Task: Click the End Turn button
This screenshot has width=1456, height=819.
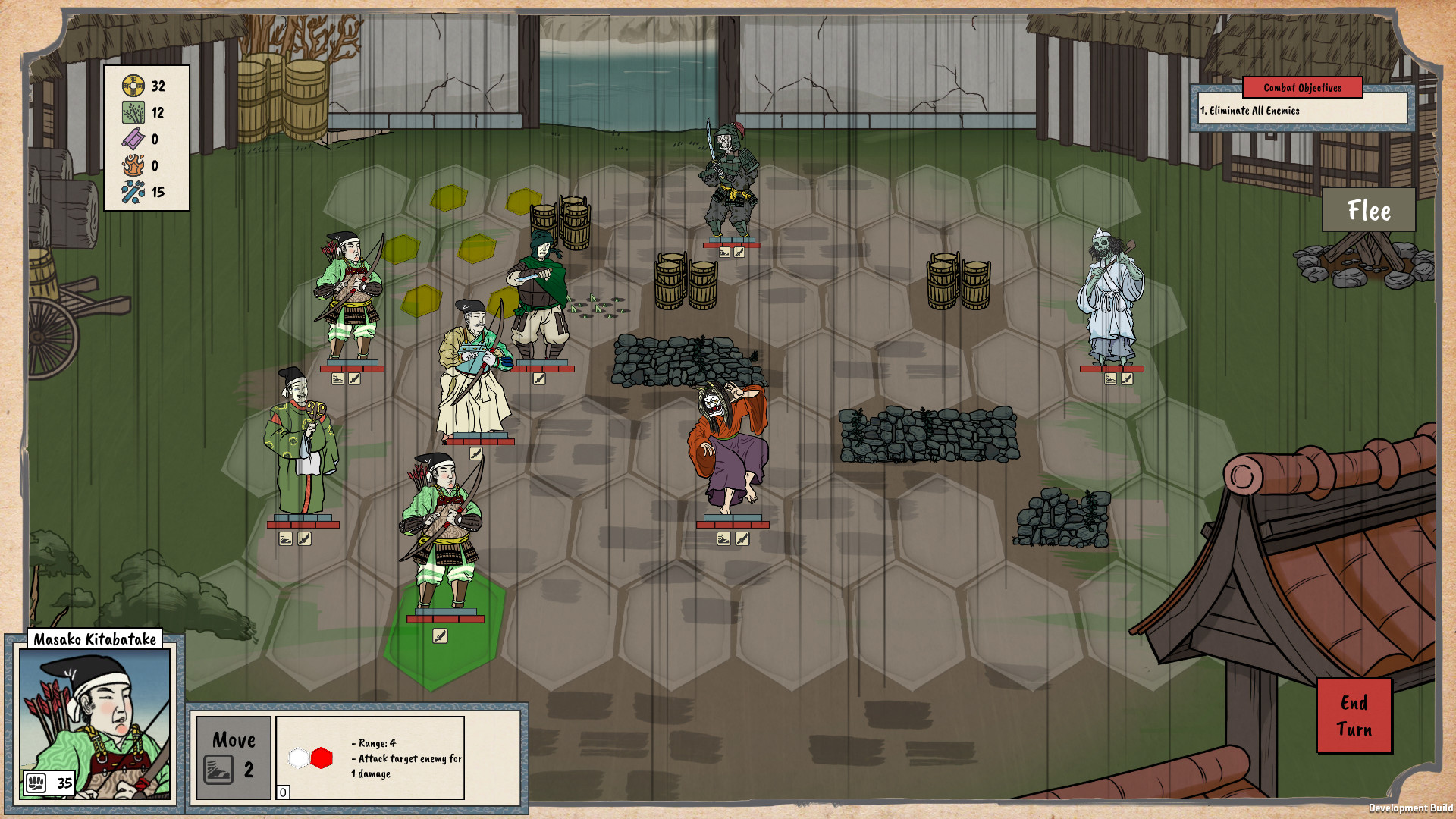Action: point(1354,715)
